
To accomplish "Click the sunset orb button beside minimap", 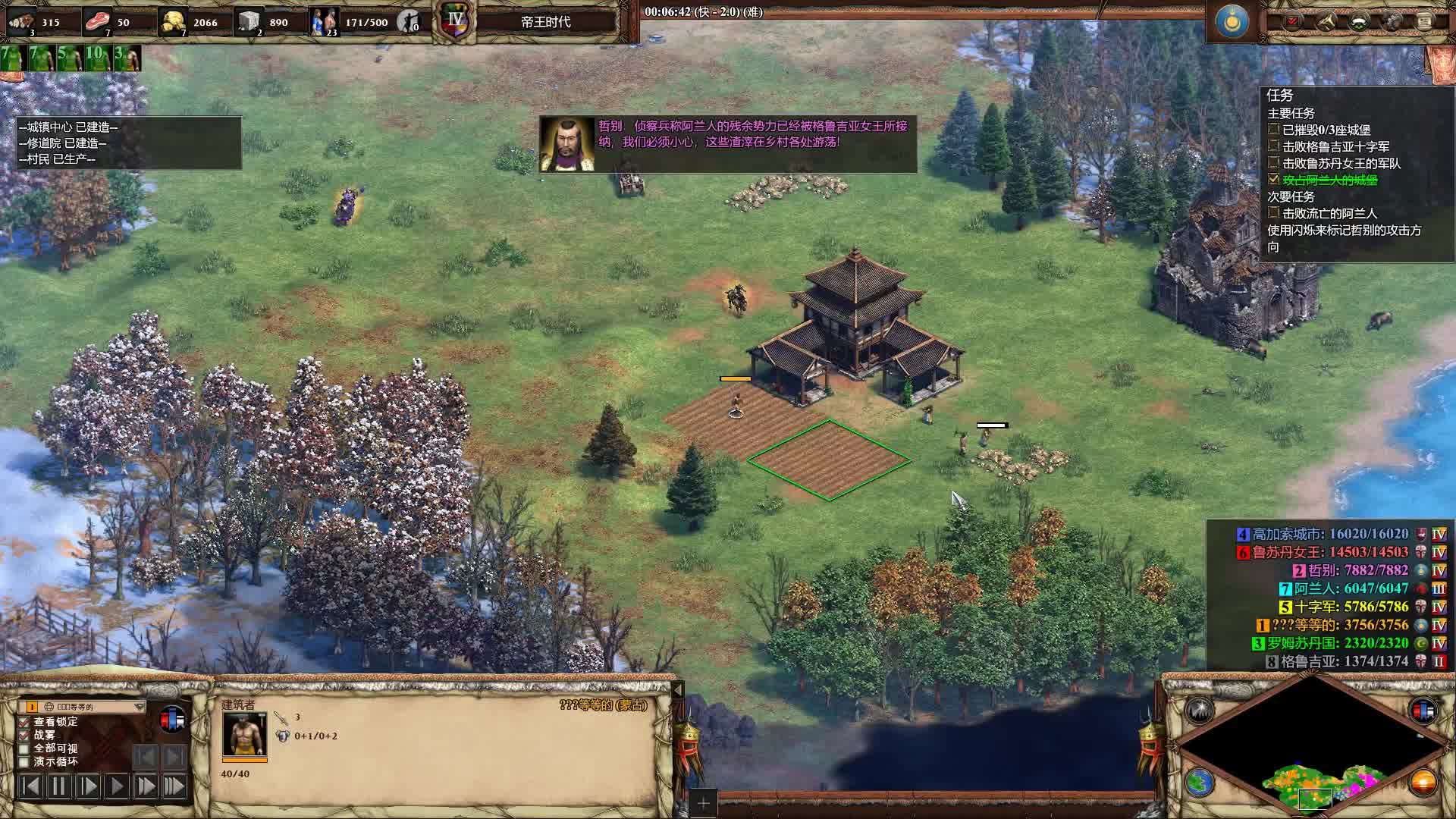I will (1423, 783).
